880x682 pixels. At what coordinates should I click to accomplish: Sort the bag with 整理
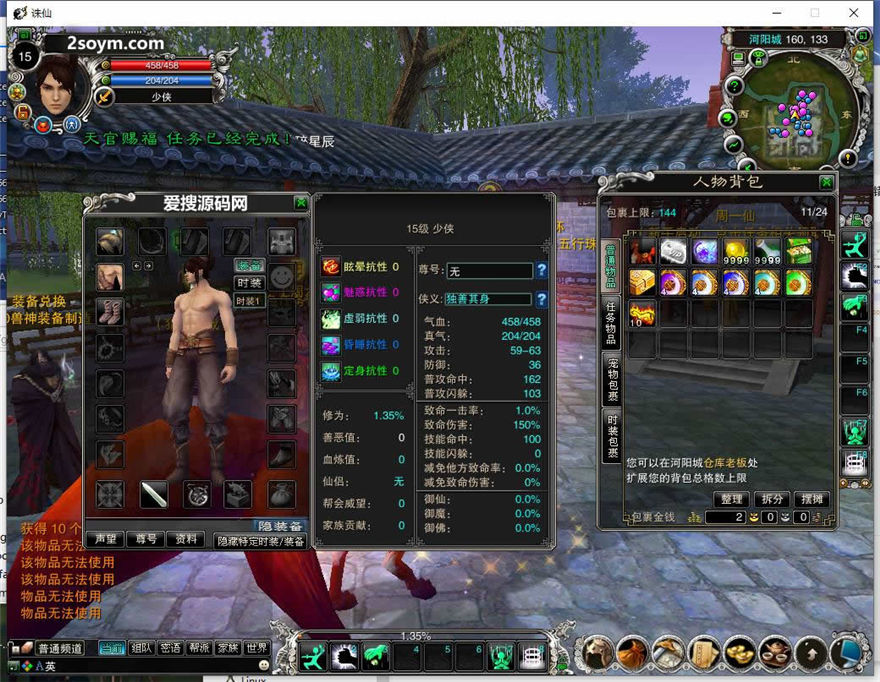click(732, 499)
